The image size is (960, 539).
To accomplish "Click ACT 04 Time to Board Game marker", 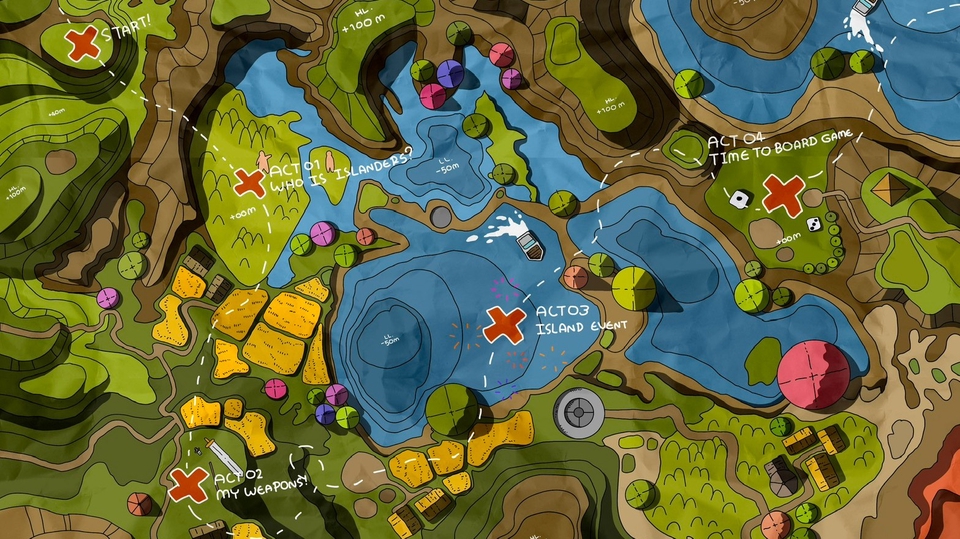I will pyautogui.click(x=783, y=194).
